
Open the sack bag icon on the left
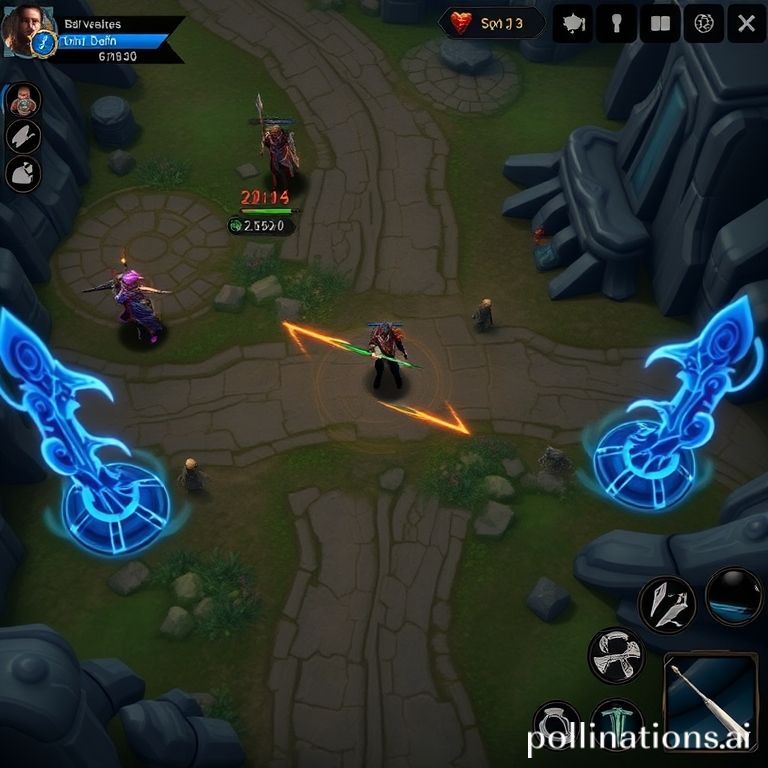tap(23, 174)
